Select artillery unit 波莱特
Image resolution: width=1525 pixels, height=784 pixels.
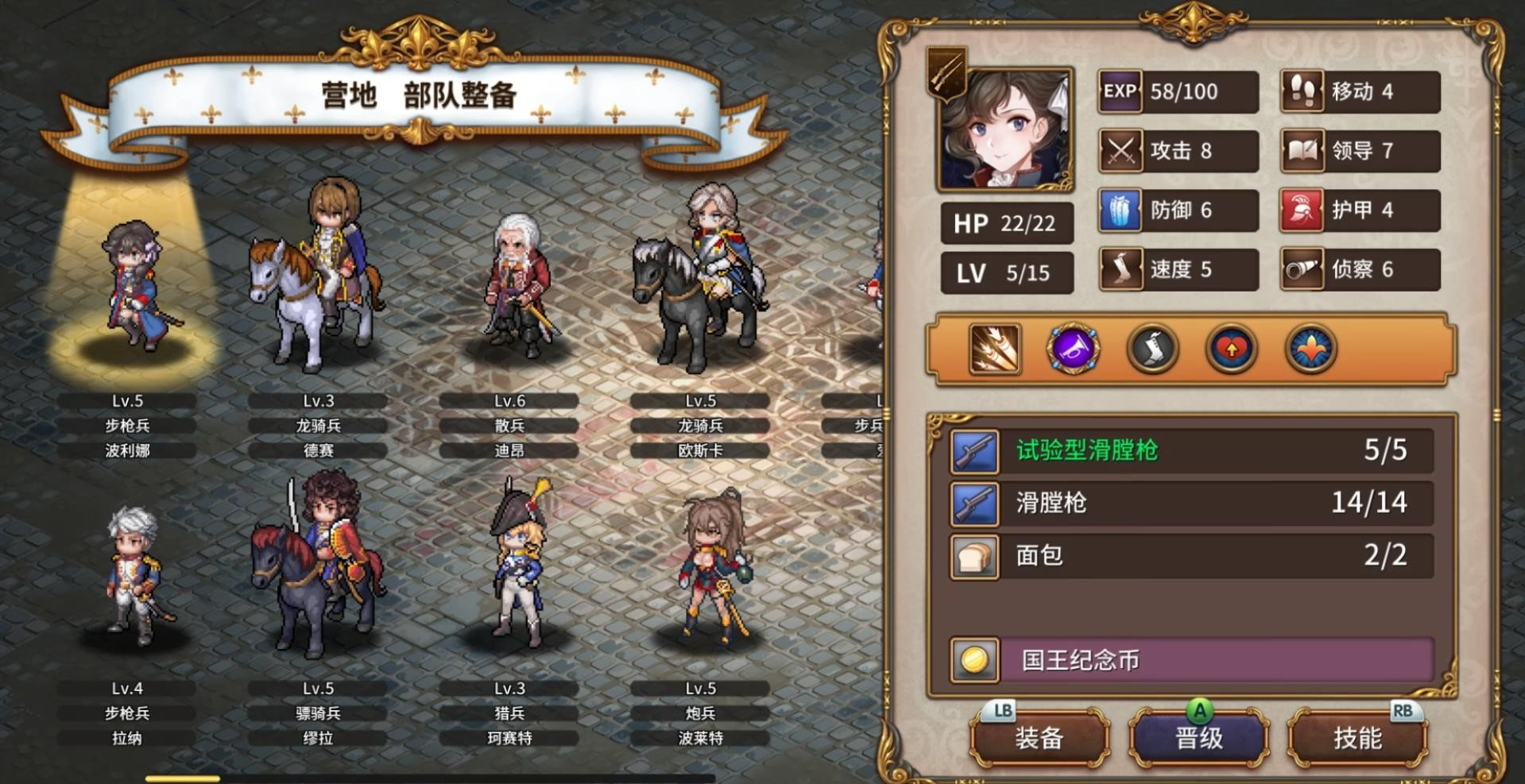point(711,568)
